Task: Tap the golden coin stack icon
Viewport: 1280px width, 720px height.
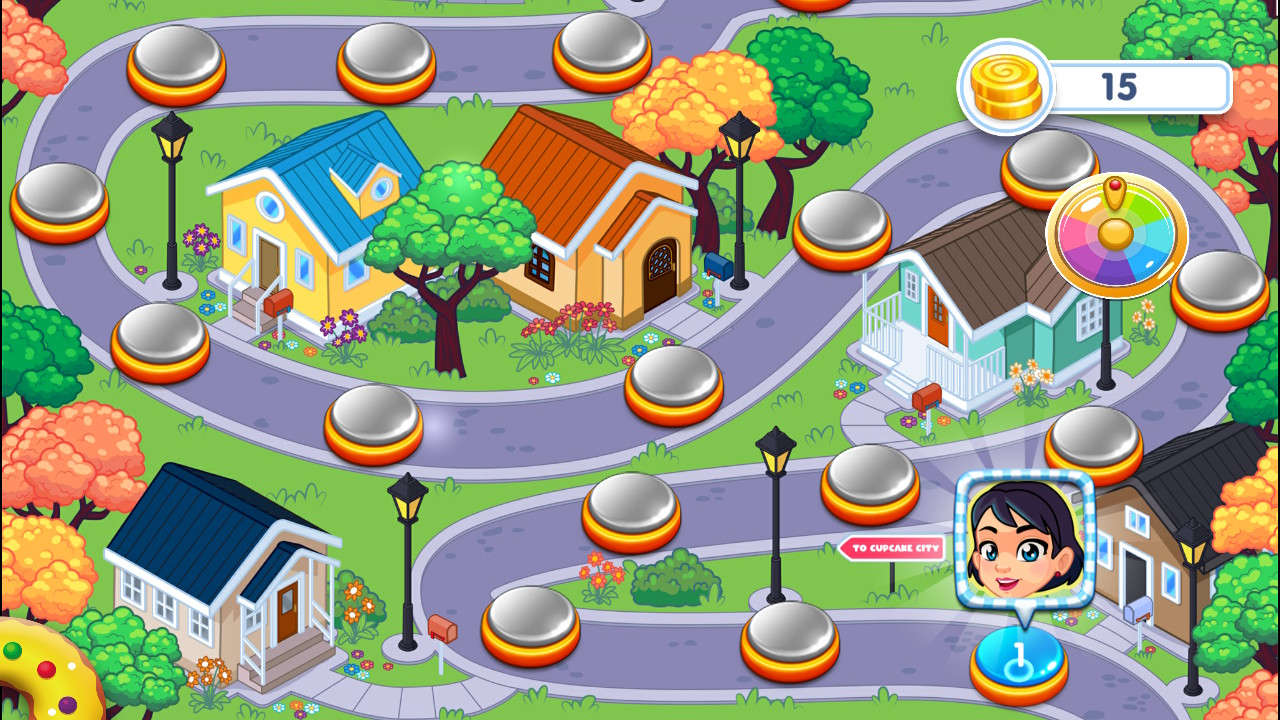Action: (x=1005, y=87)
